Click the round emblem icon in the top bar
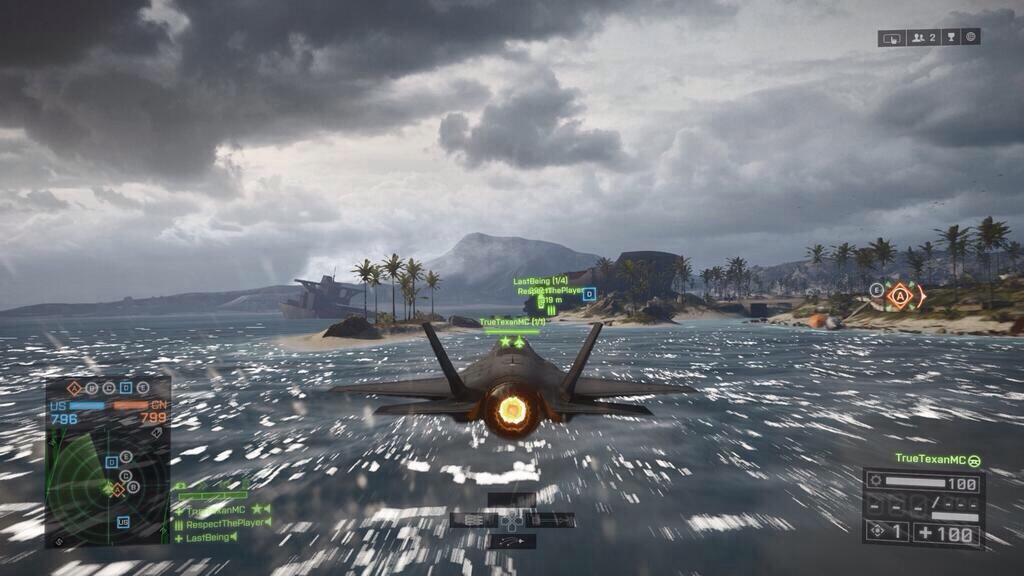The height and width of the screenshot is (576, 1024). (969, 37)
